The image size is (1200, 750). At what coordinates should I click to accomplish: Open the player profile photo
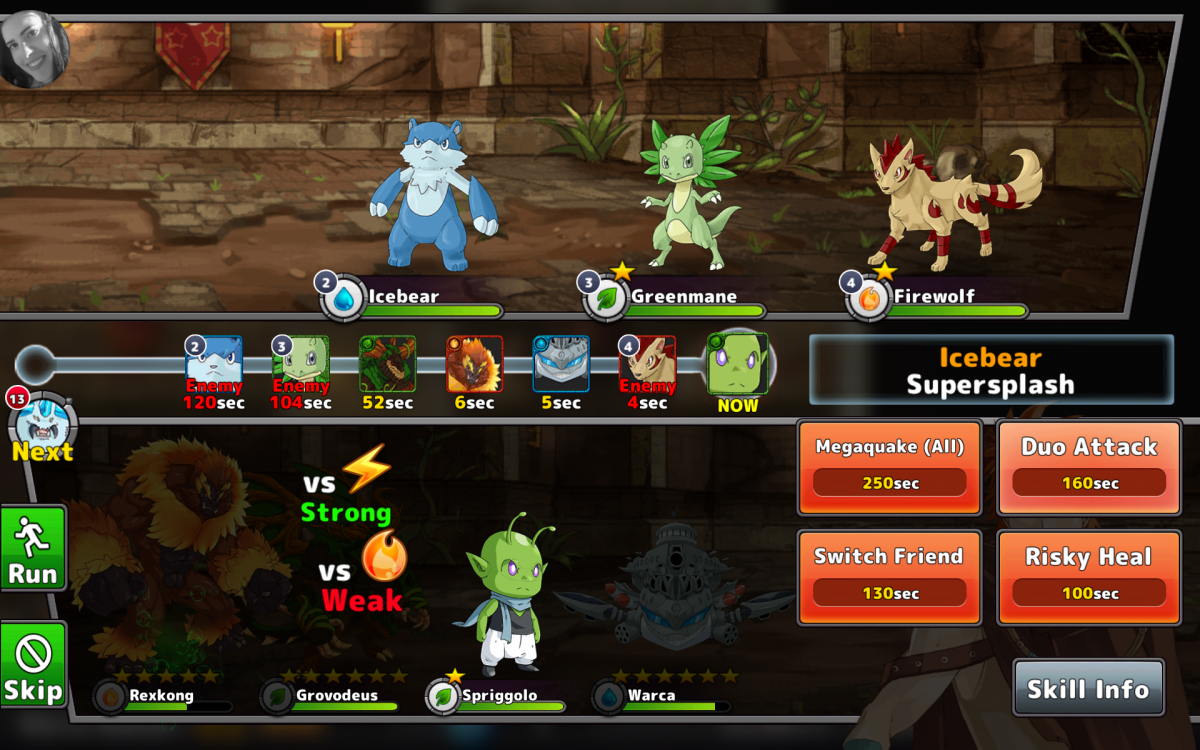(34, 47)
